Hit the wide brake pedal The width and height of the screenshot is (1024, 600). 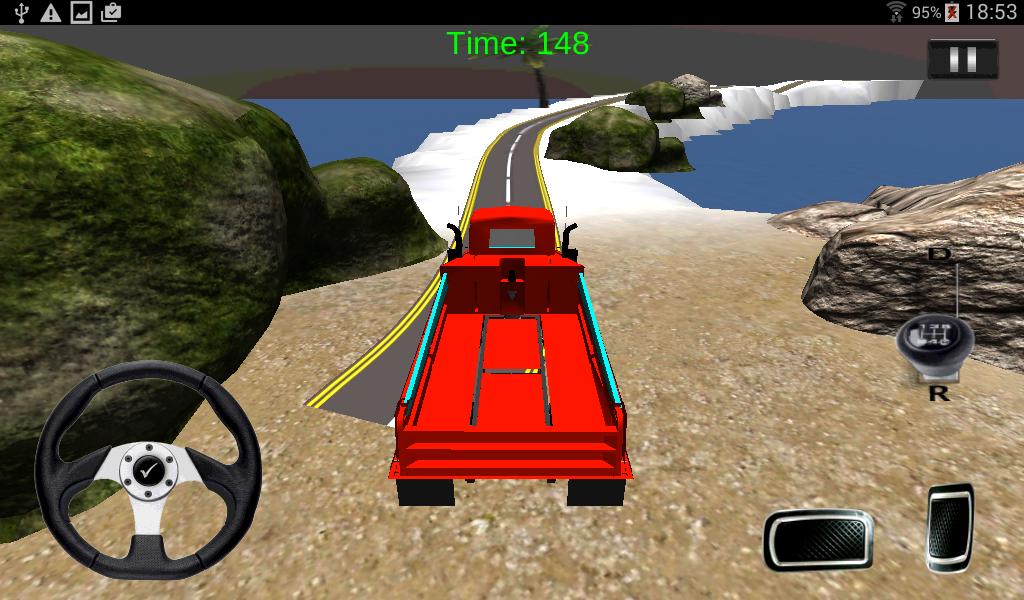tap(818, 539)
